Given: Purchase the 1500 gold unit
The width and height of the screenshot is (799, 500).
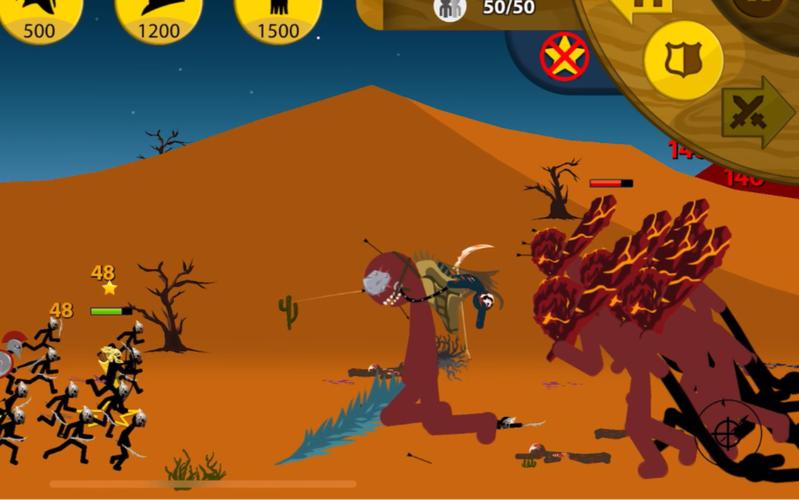Looking at the screenshot, I should click(278, 18).
